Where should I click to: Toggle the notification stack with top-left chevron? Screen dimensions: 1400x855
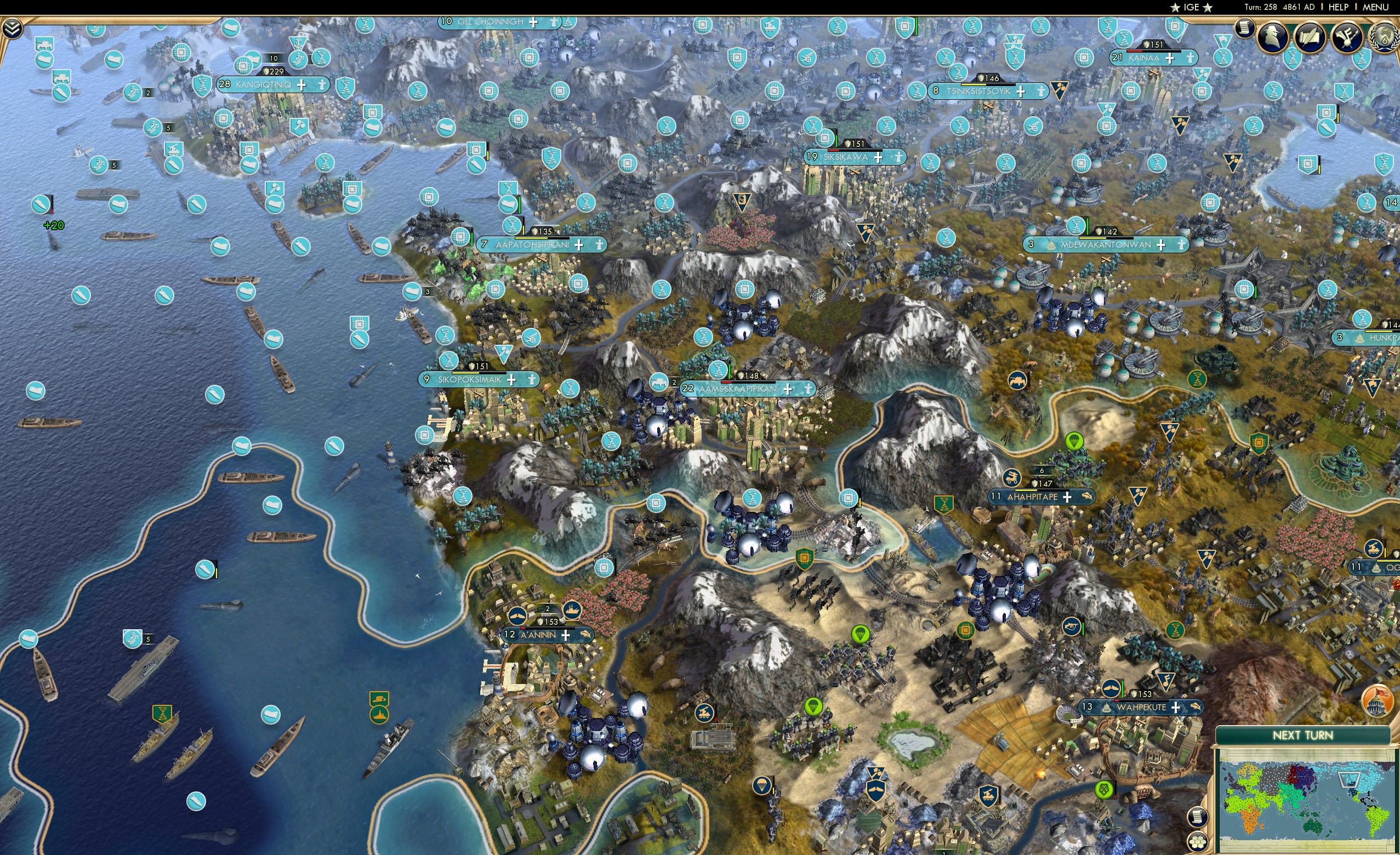point(12,28)
